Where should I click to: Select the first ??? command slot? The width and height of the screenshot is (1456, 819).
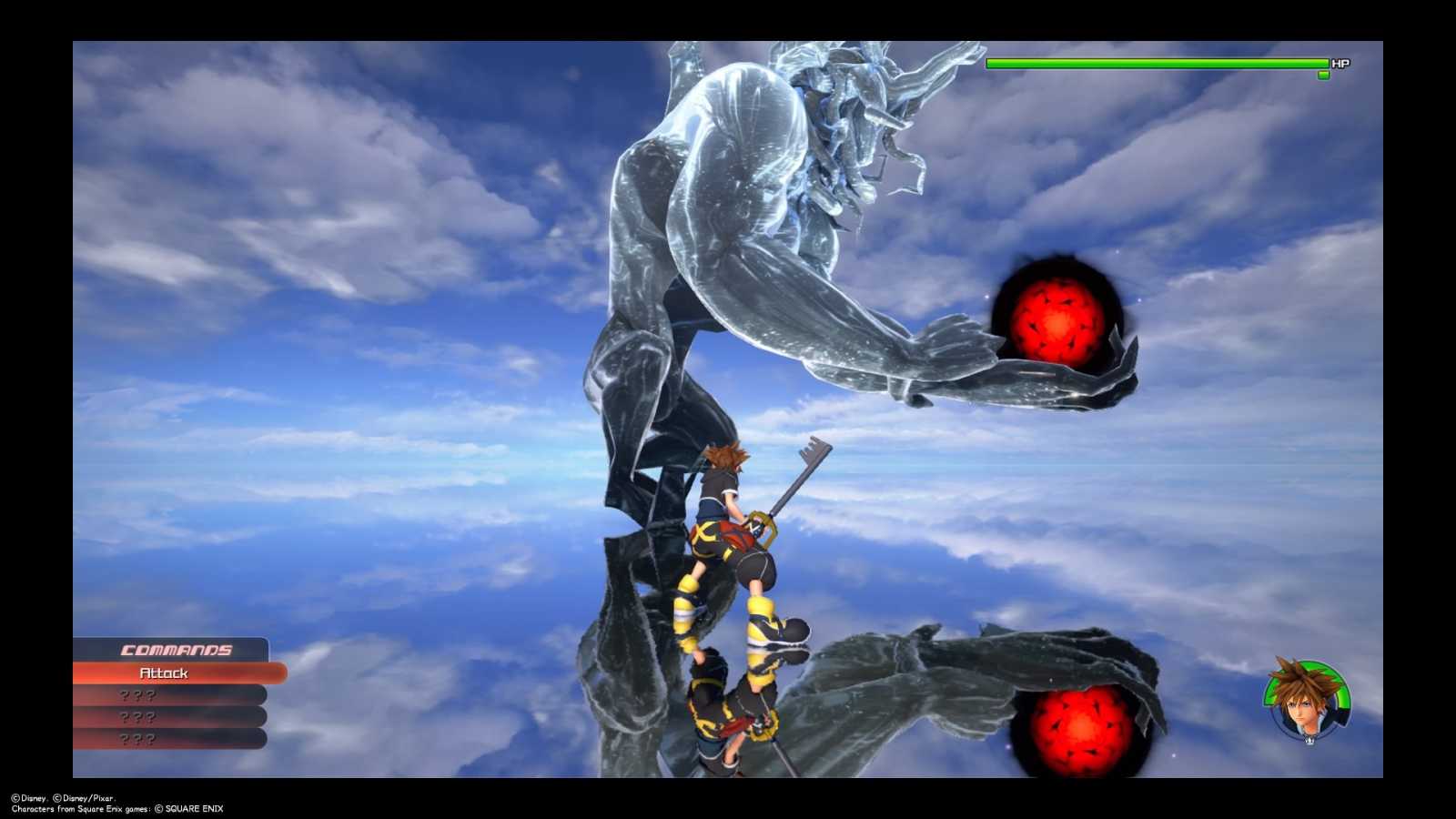click(136, 694)
